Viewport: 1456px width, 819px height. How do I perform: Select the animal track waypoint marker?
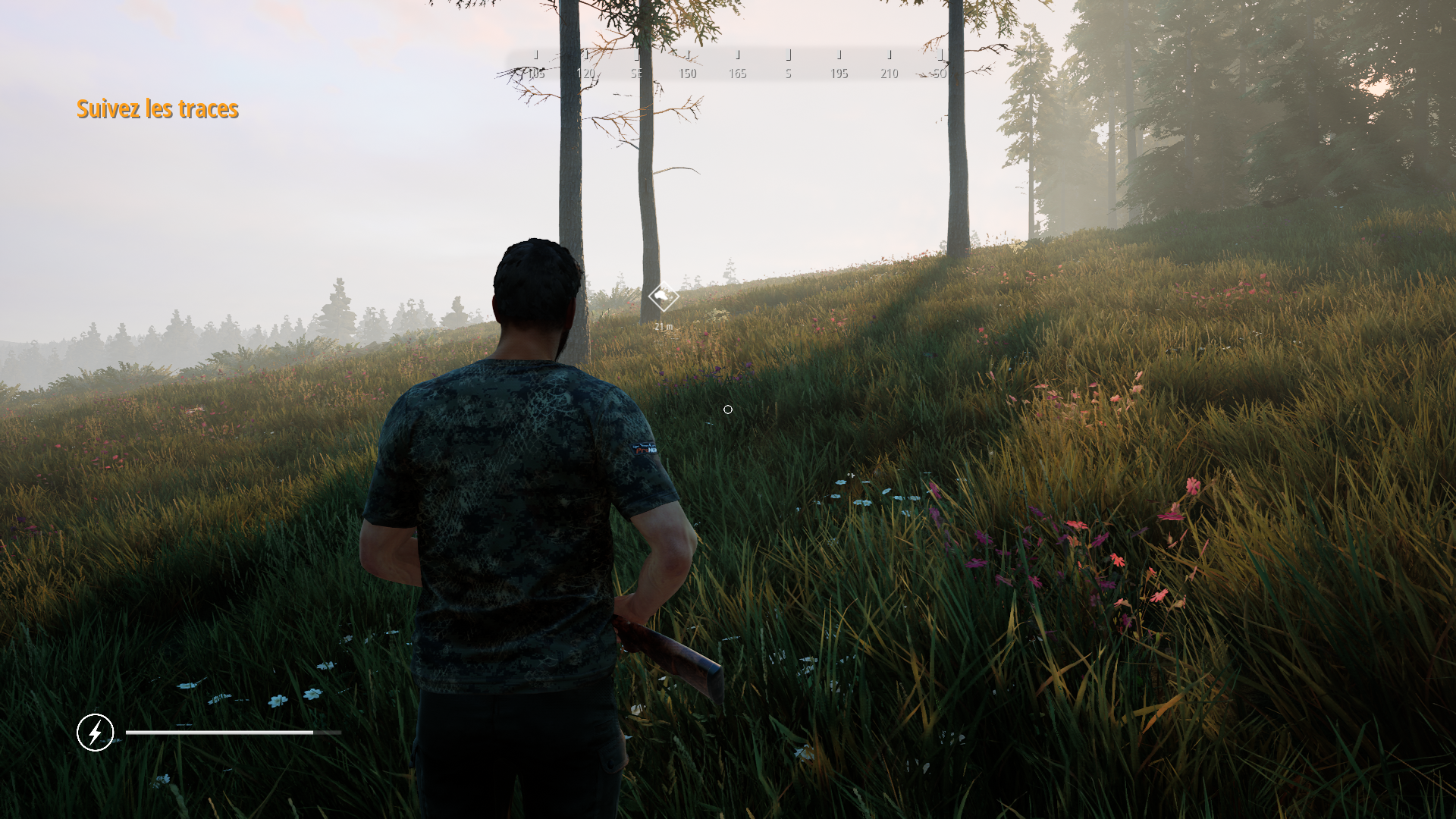[x=664, y=297]
